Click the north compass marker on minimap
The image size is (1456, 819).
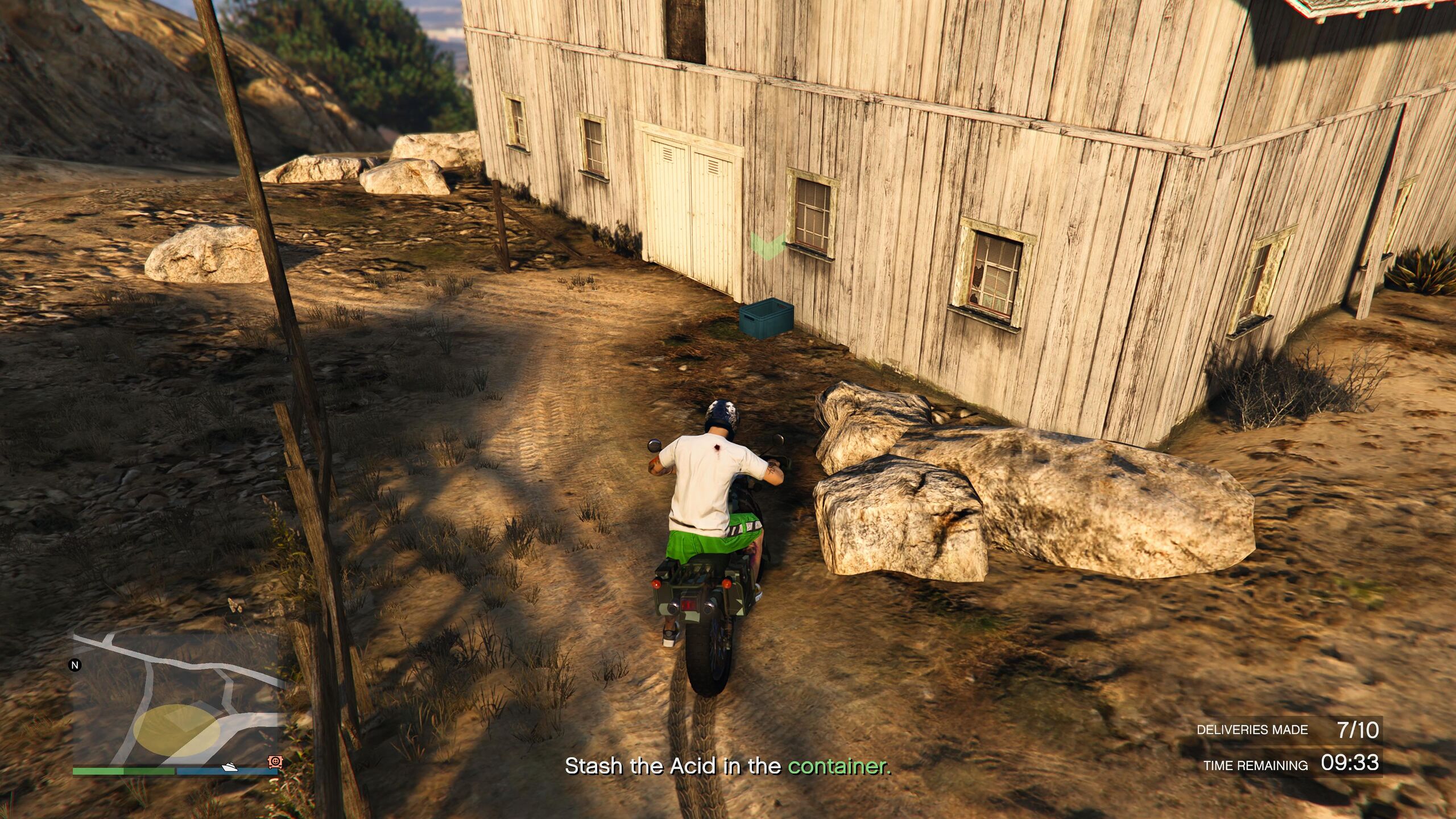click(75, 665)
